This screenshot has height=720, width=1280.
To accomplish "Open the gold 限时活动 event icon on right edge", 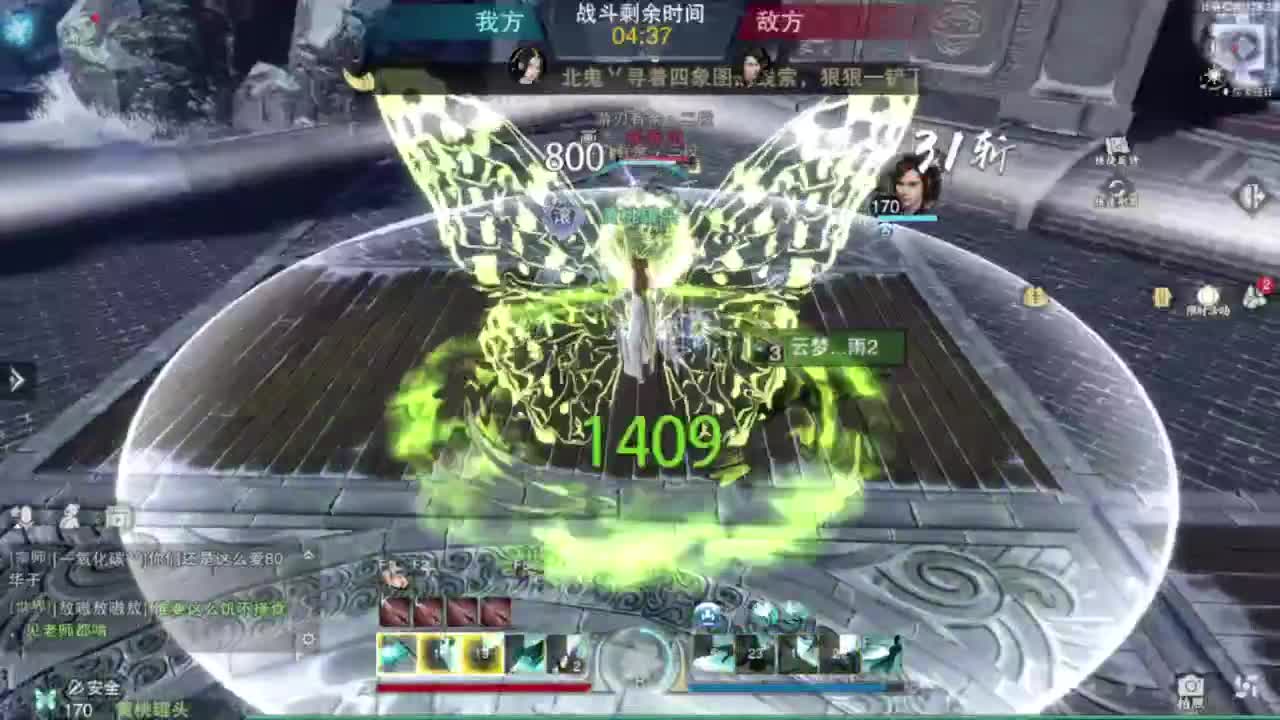I will tap(1161, 296).
